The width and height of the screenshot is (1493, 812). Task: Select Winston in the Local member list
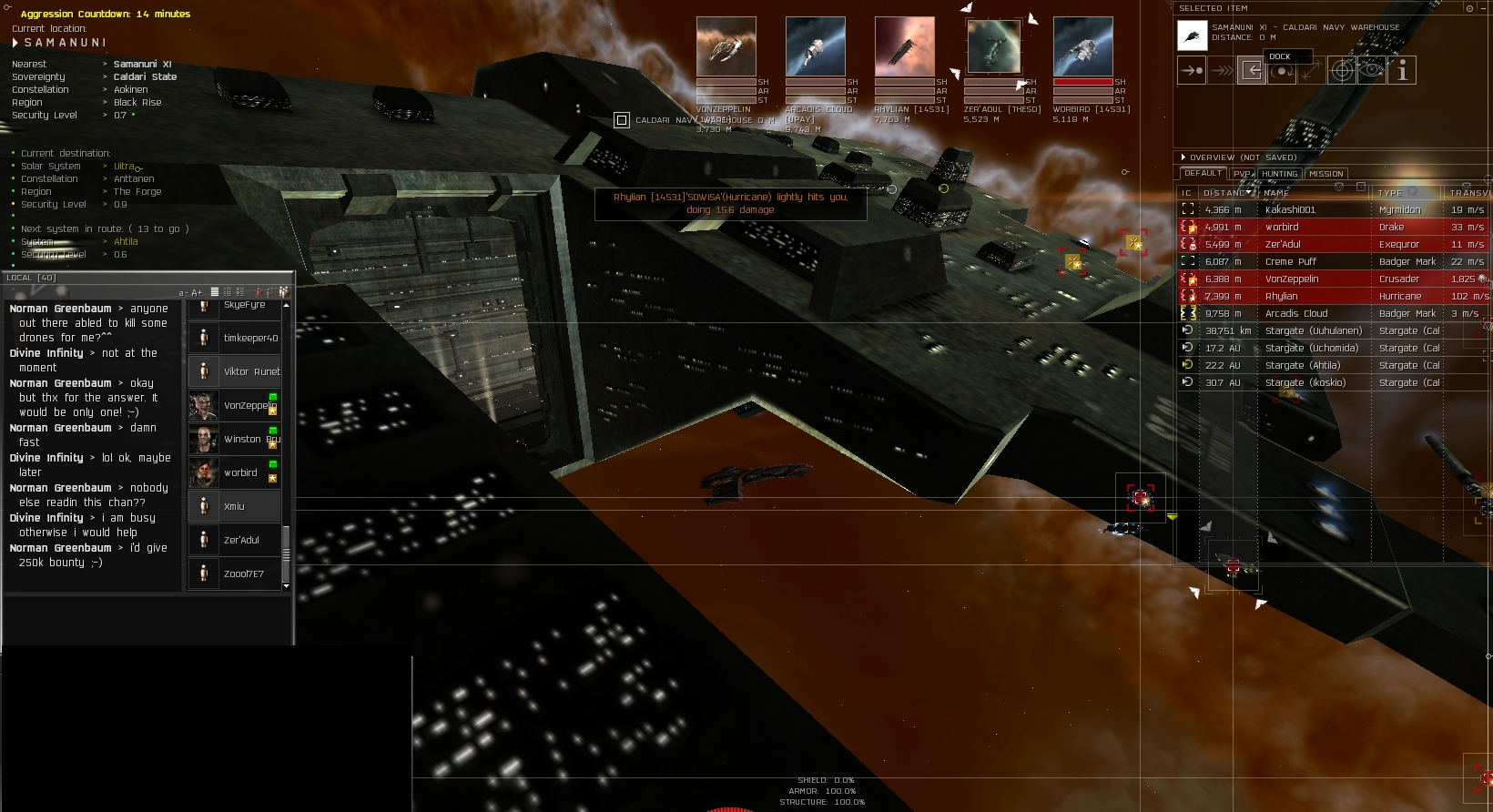click(x=235, y=439)
